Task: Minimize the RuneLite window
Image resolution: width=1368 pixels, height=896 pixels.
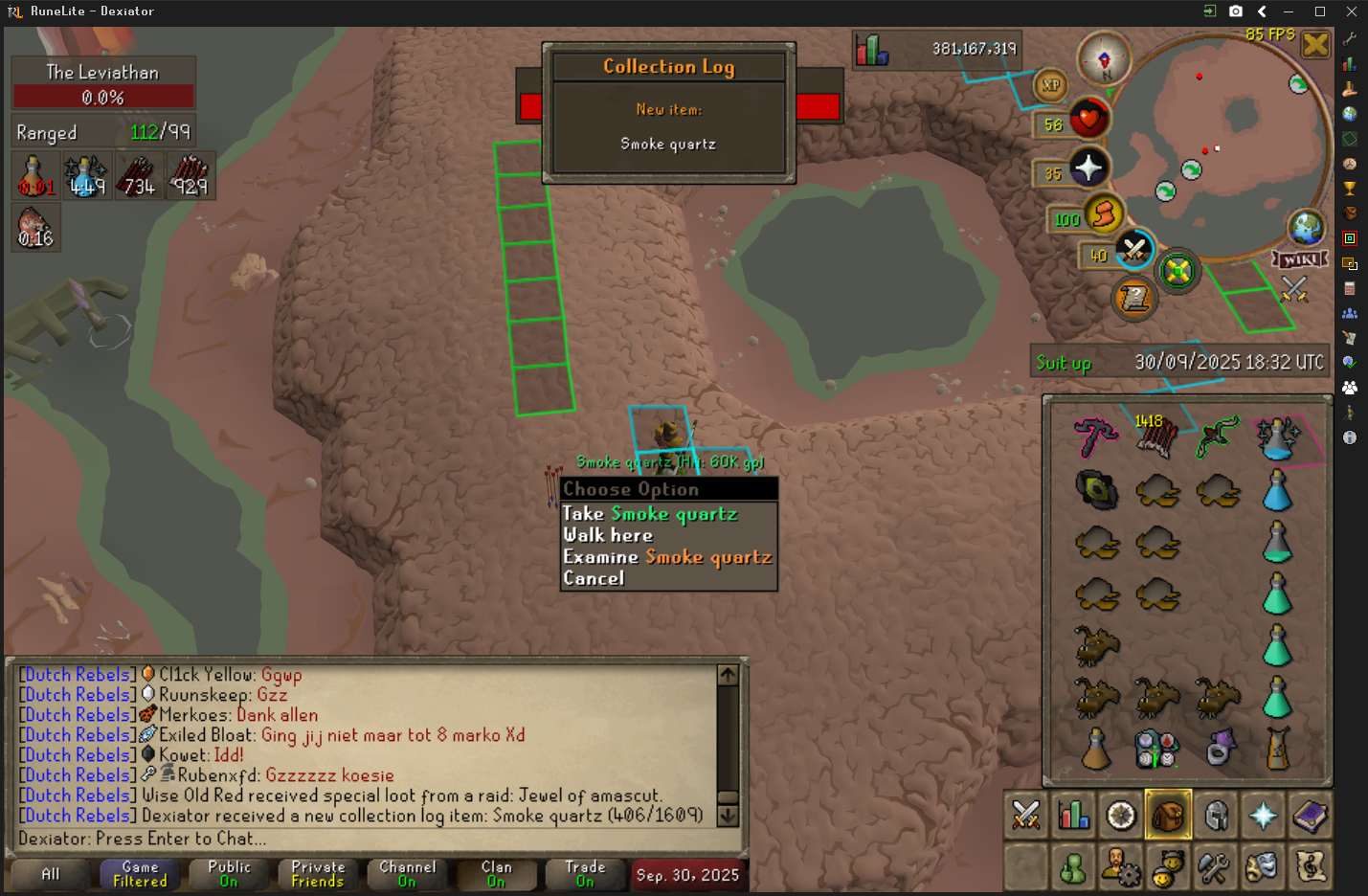Action: 1289,11
